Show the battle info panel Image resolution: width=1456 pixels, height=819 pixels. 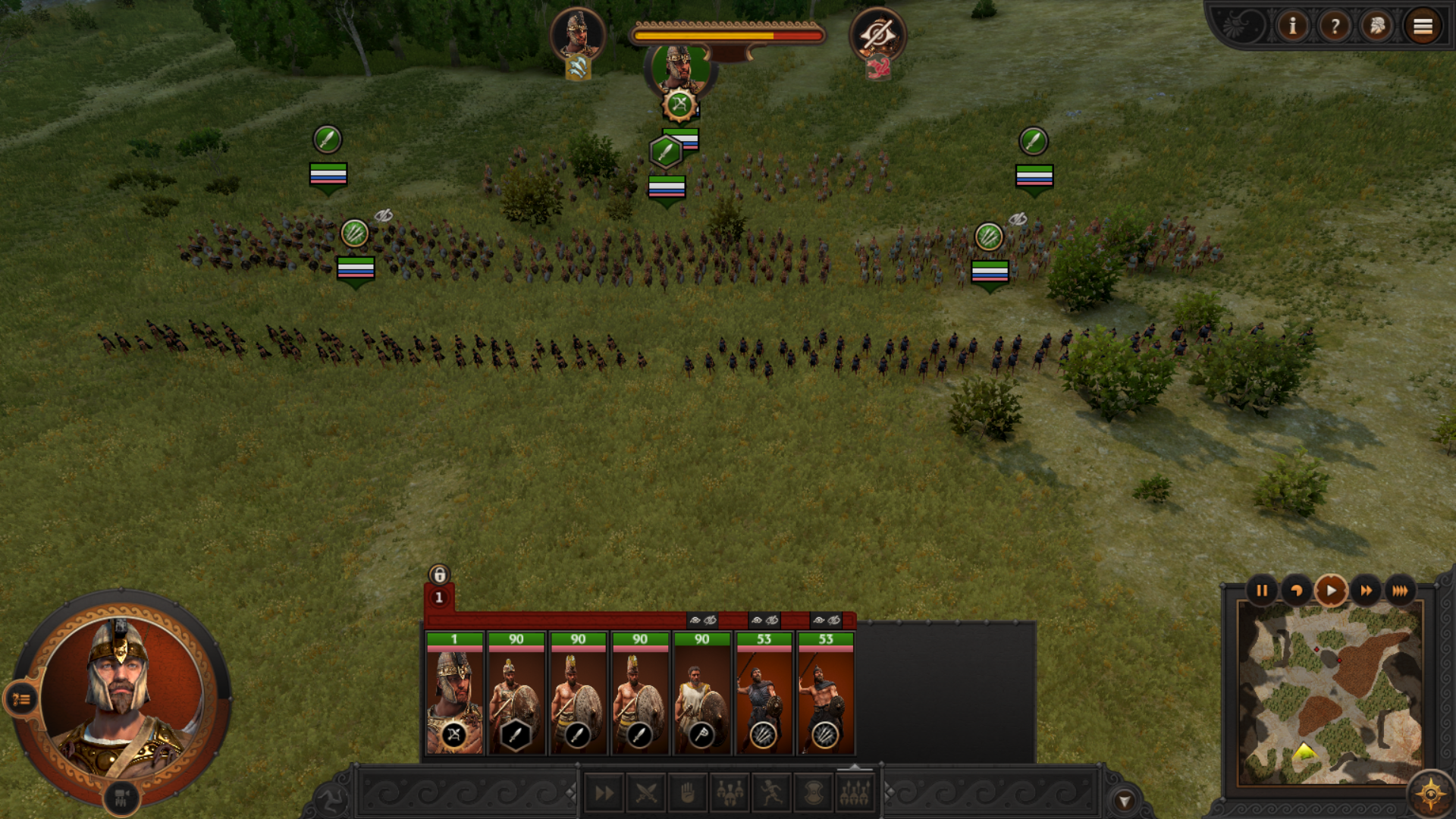click(1292, 27)
